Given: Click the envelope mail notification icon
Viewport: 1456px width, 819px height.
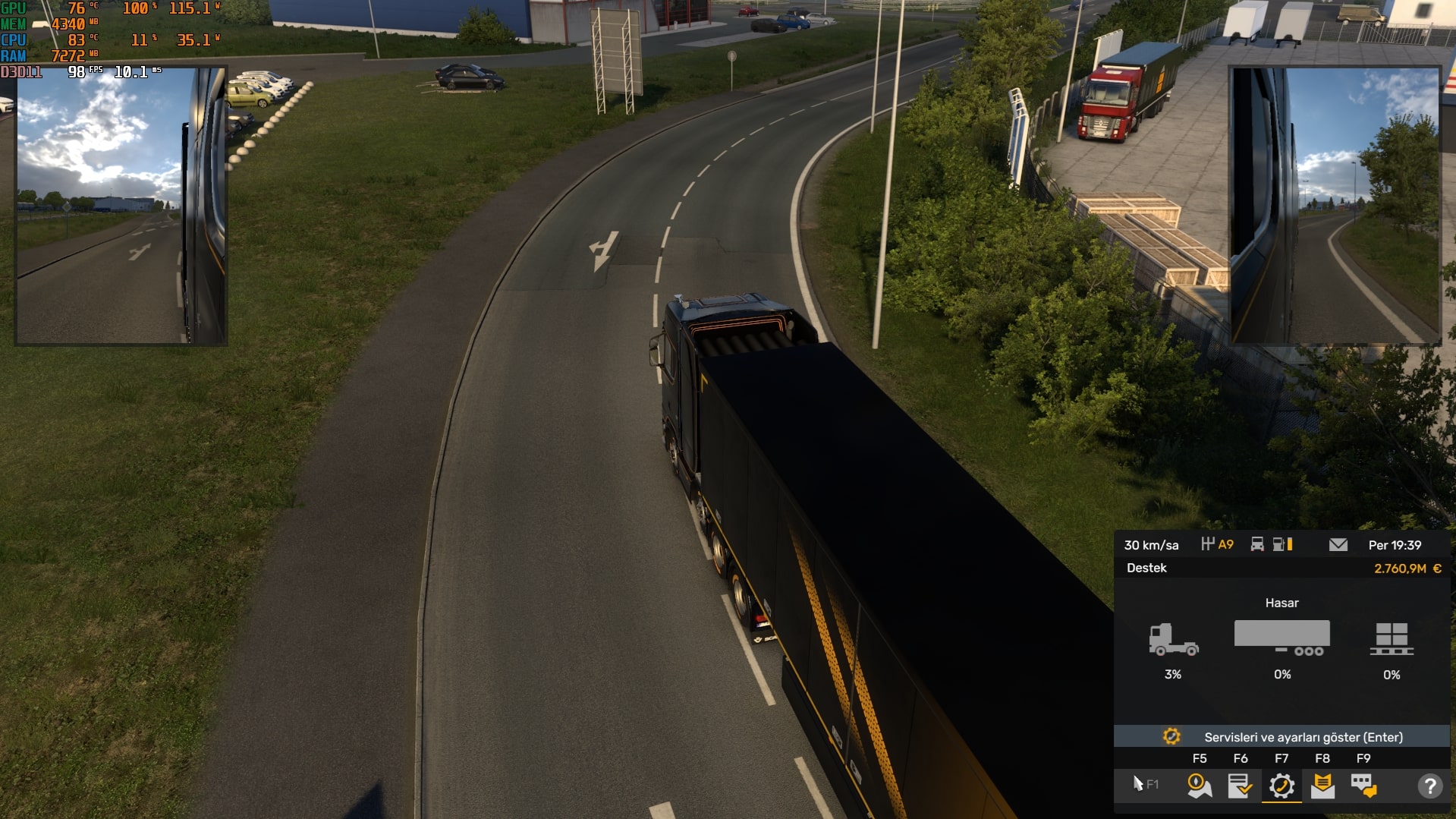Looking at the screenshot, I should pos(1338,545).
